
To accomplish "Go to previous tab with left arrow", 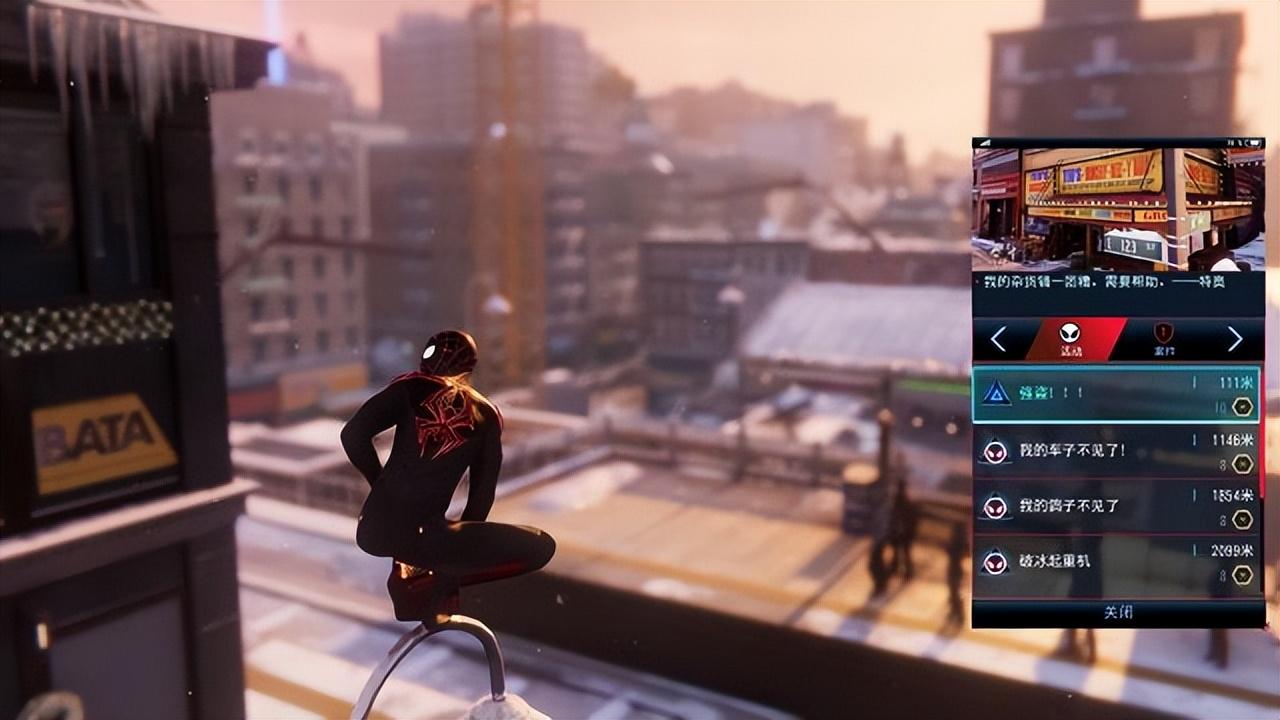I will [x=998, y=339].
